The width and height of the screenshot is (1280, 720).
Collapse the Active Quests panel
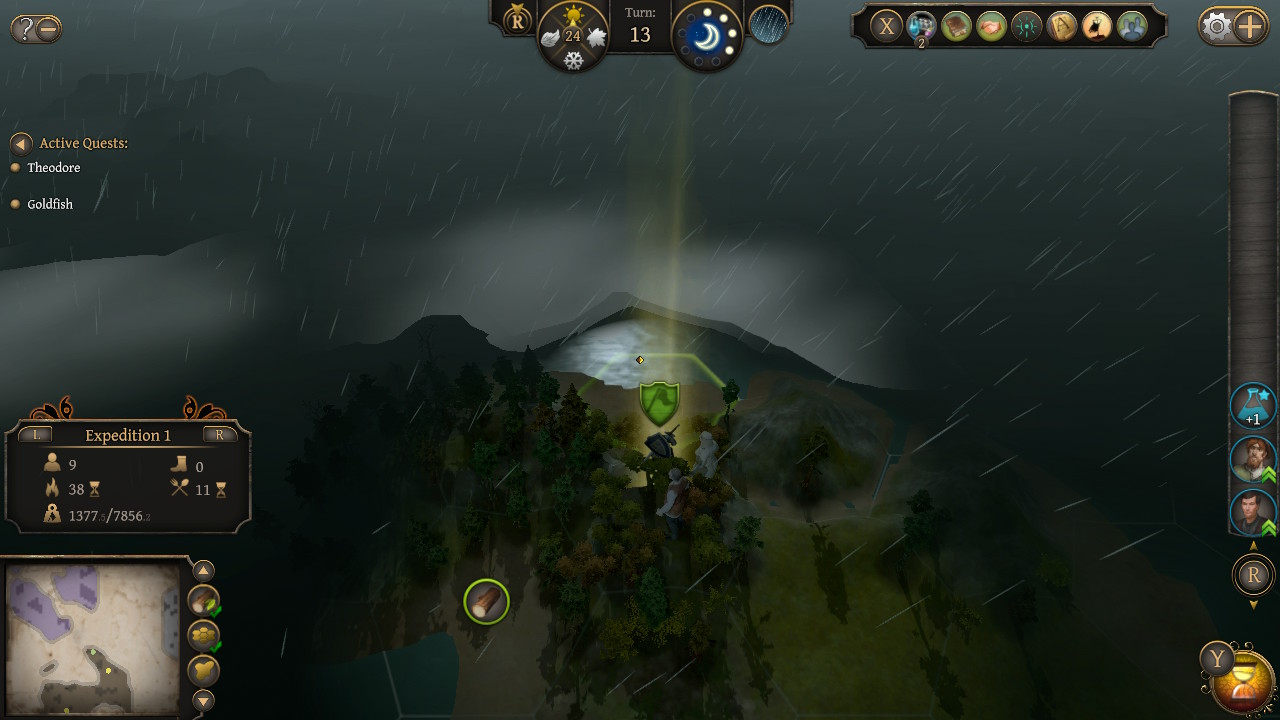[22, 142]
